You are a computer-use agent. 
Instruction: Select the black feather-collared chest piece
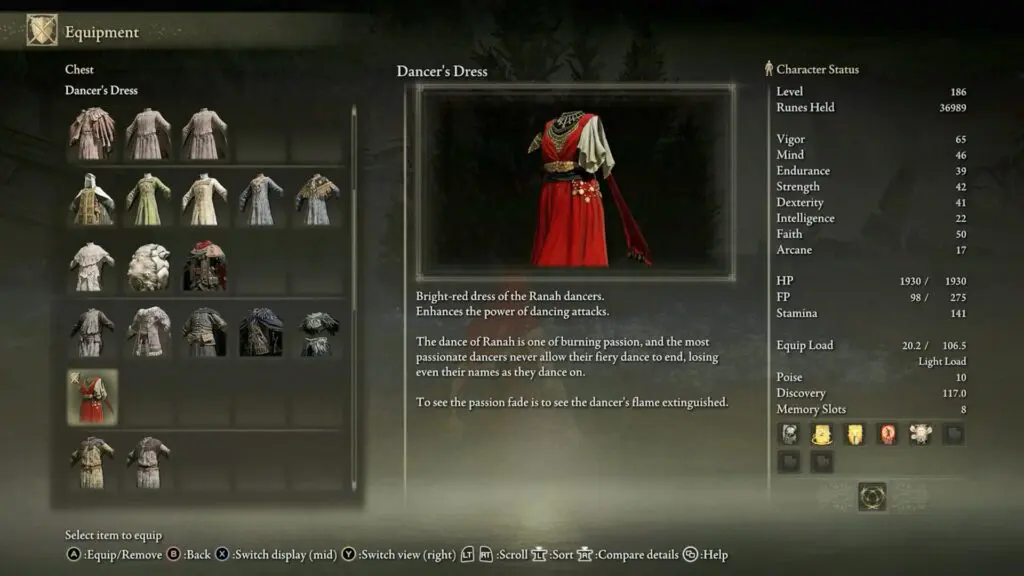coord(316,332)
